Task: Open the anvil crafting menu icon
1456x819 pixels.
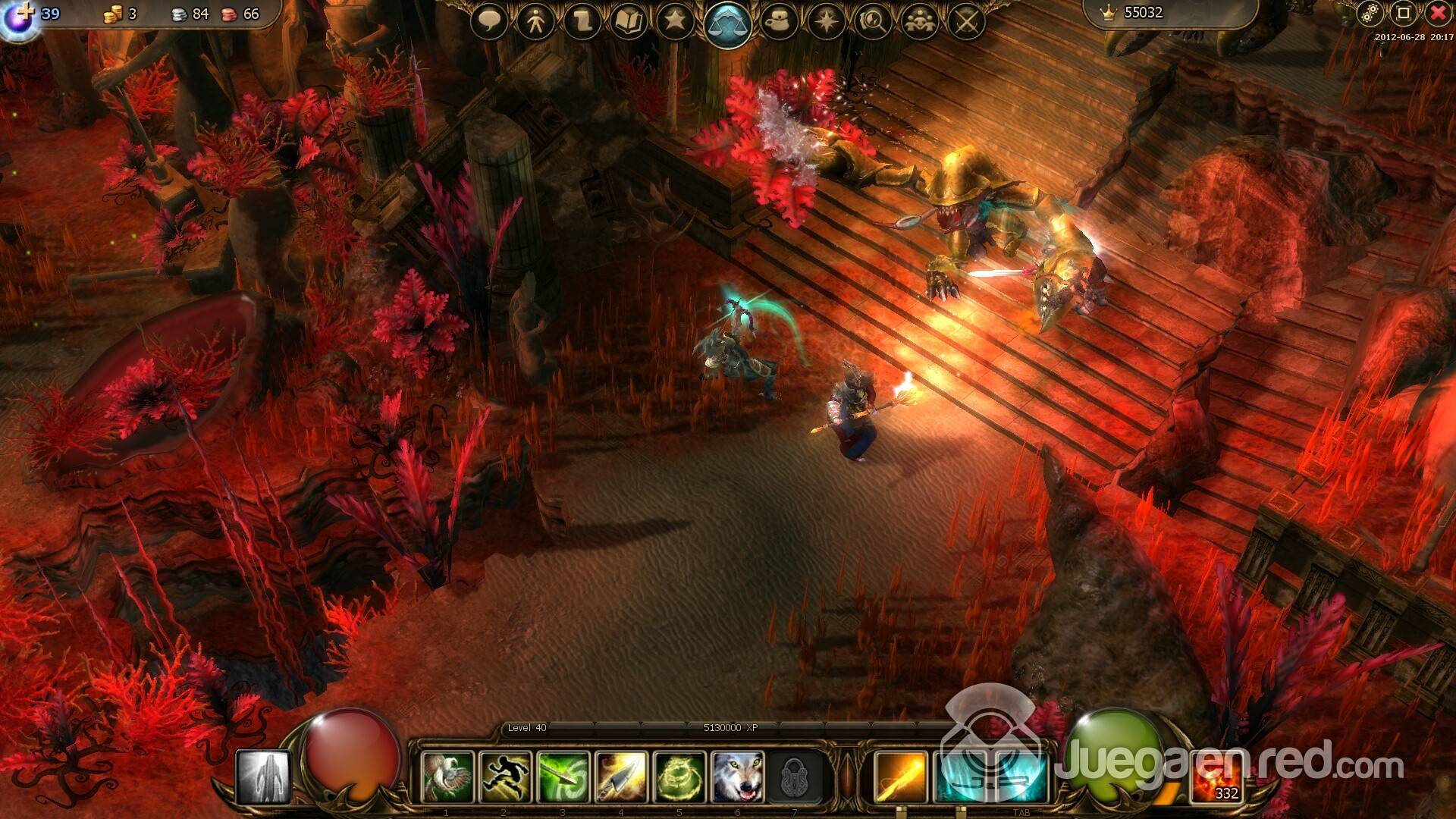Action: pos(779,21)
